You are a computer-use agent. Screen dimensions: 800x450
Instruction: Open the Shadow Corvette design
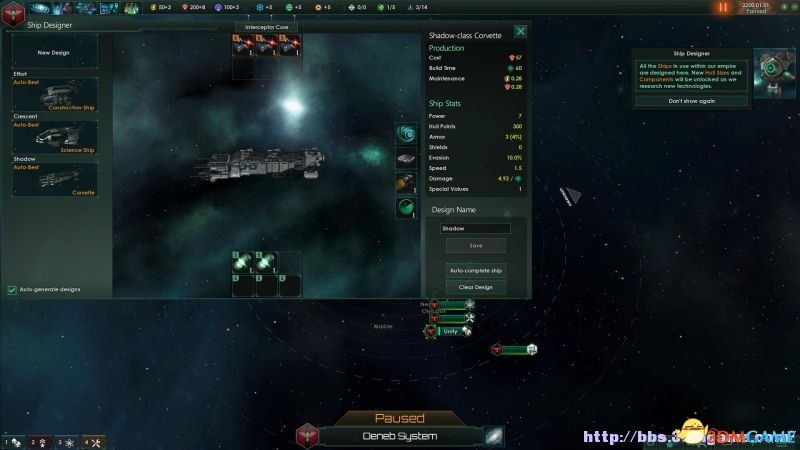coord(55,180)
